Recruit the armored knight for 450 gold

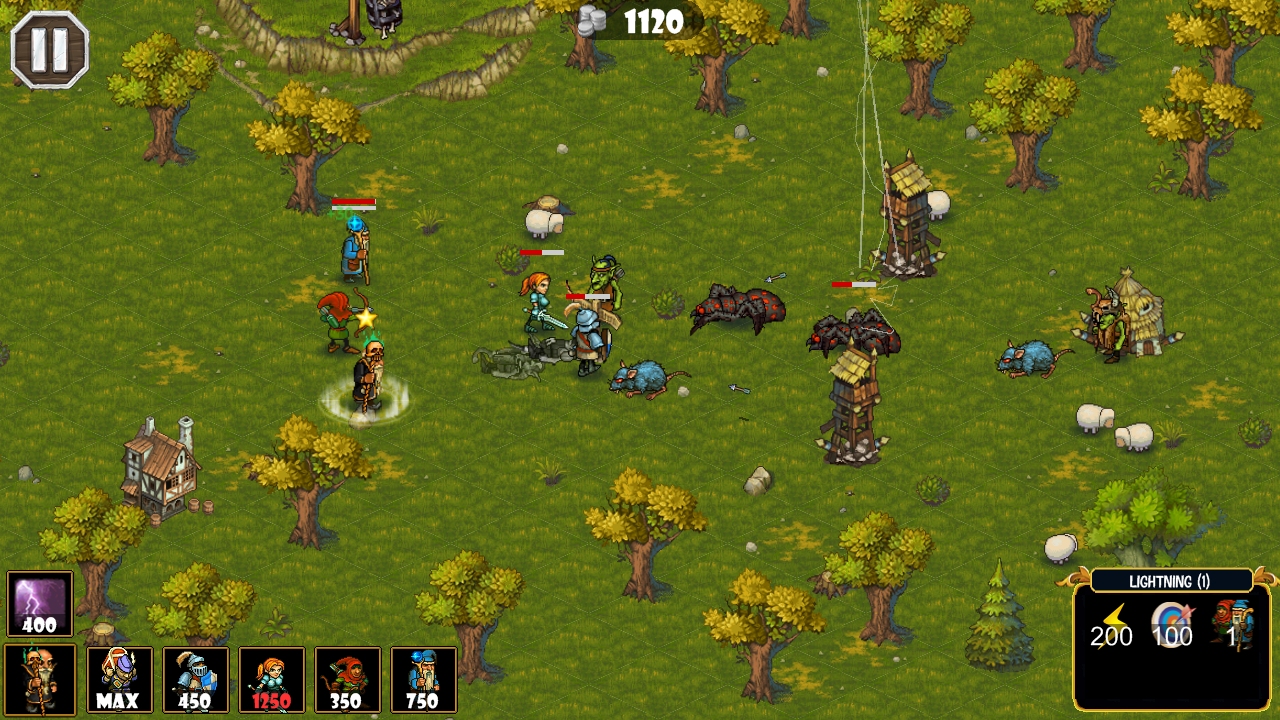click(196, 685)
